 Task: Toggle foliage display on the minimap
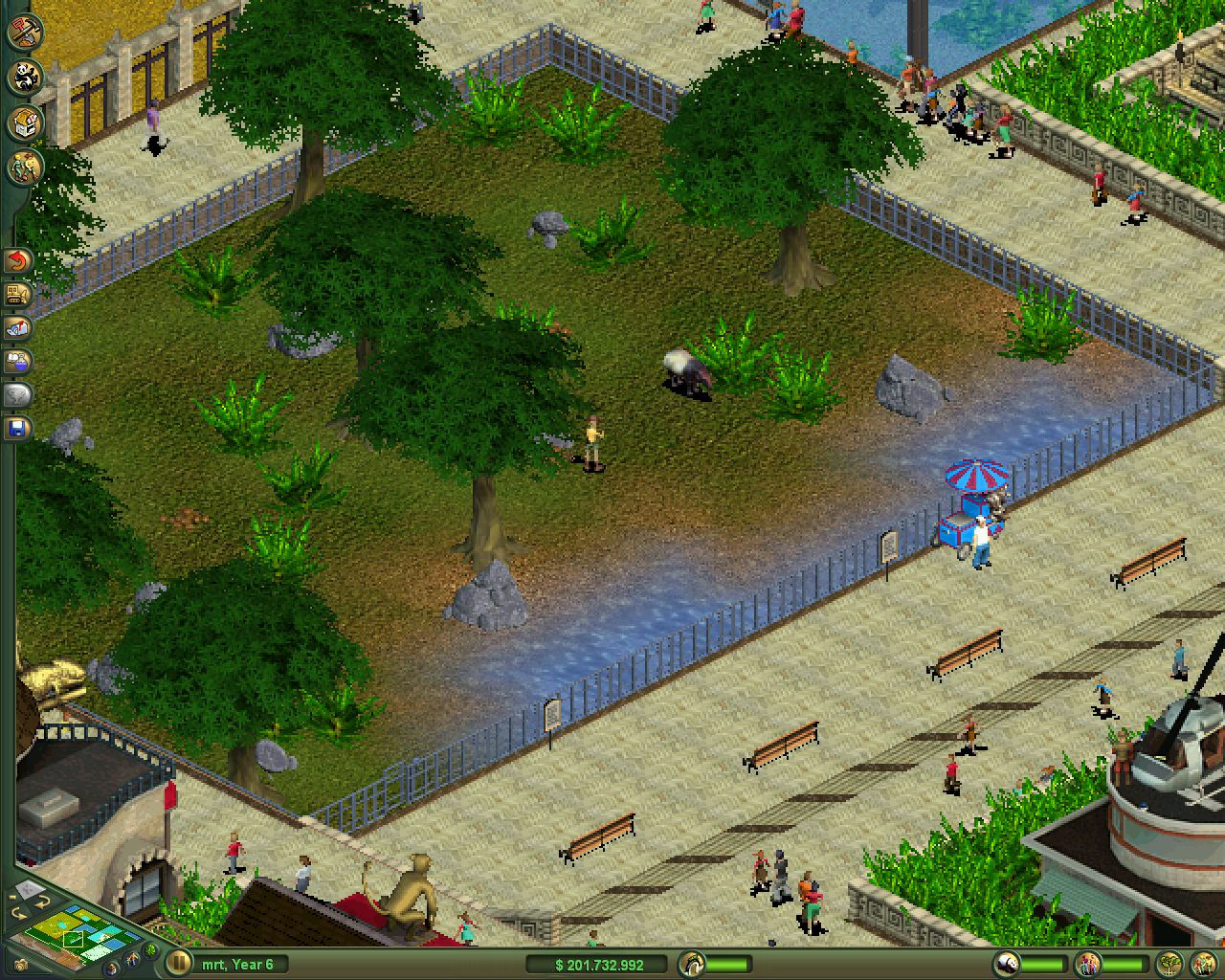click(x=149, y=951)
